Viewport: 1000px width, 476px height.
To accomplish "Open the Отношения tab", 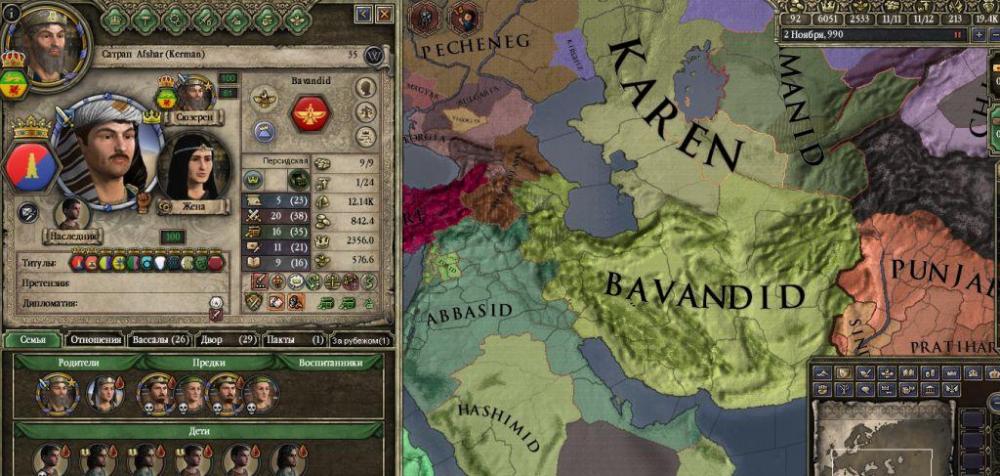I will pos(95,340).
